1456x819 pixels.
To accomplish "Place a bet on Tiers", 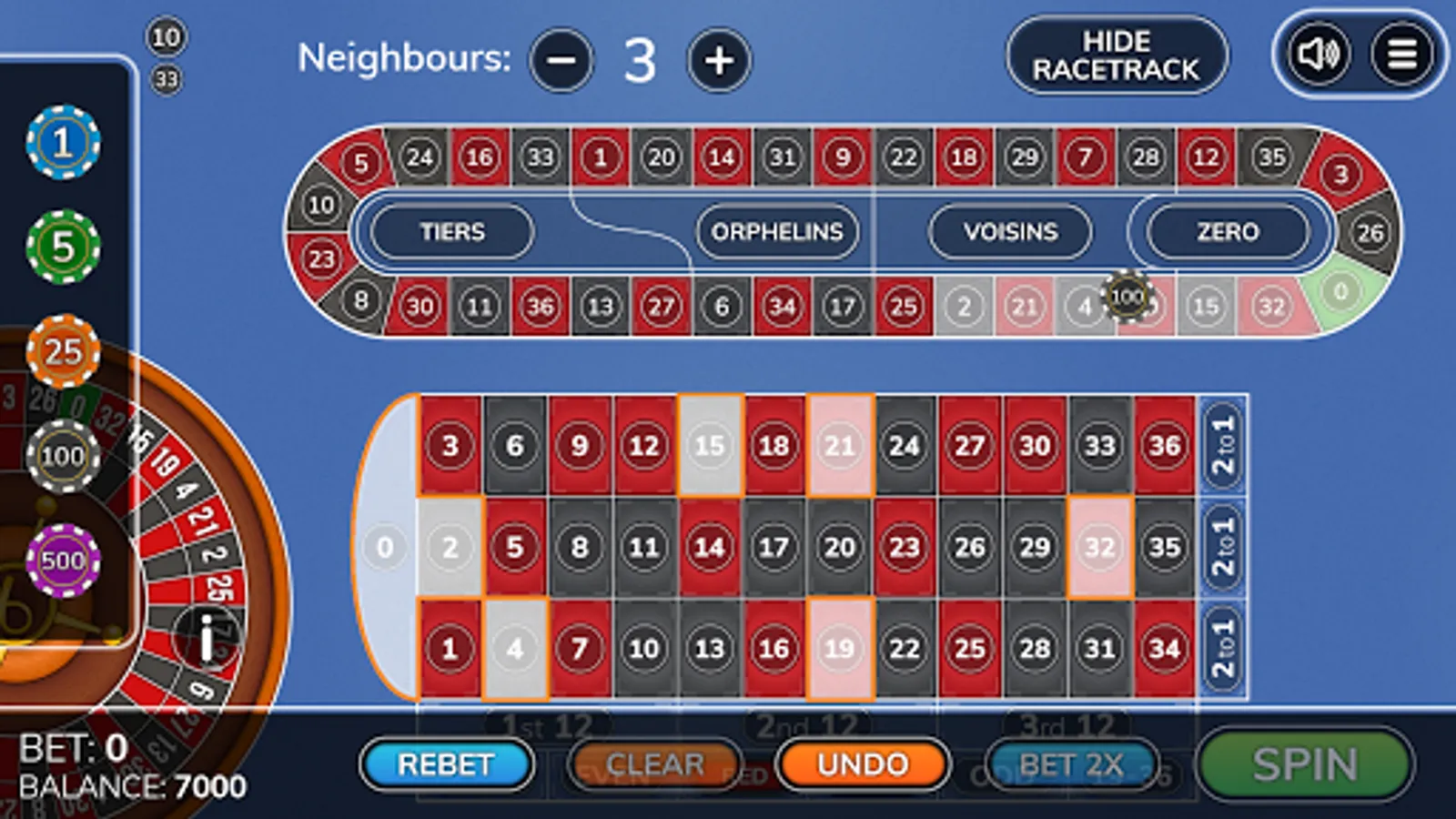I will pyautogui.click(x=452, y=233).
